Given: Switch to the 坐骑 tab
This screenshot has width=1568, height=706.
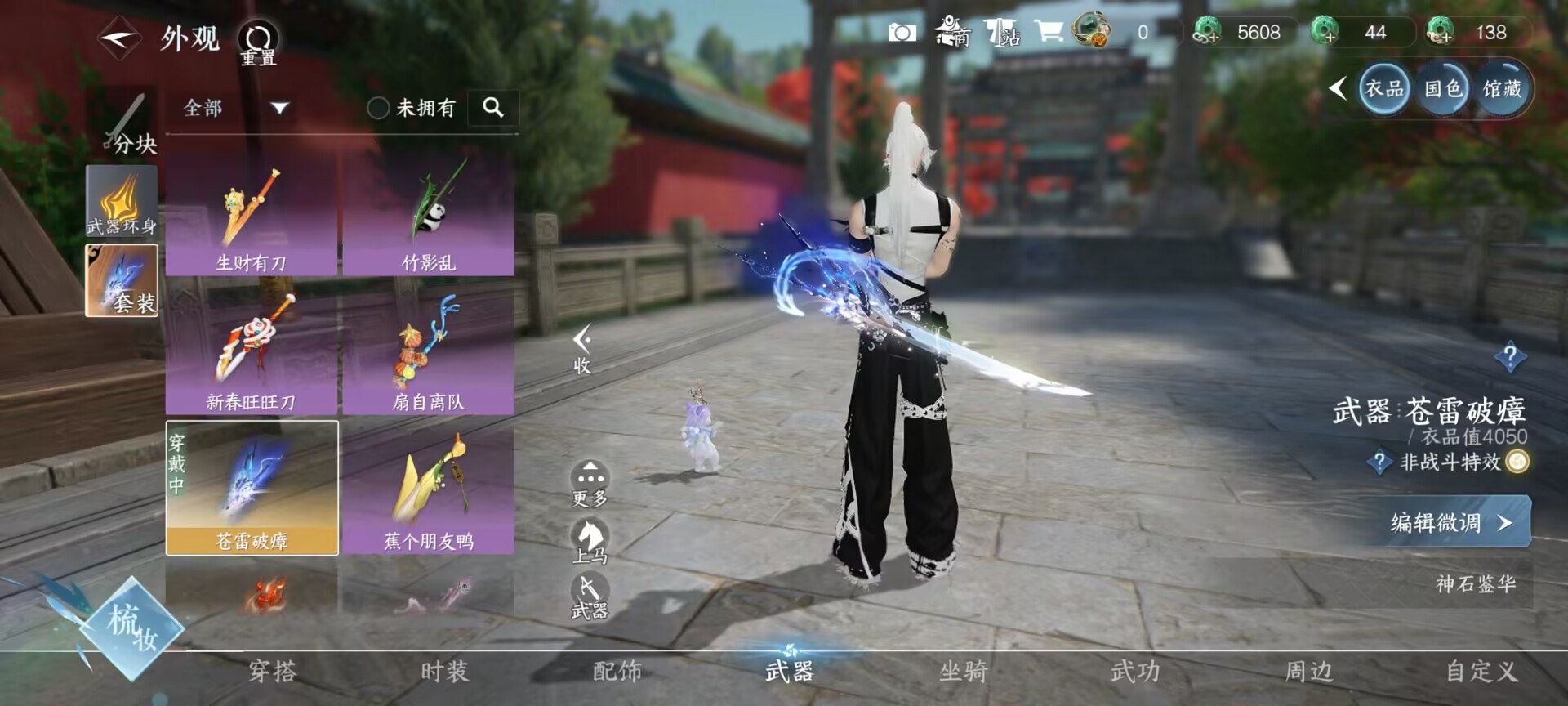Looking at the screenshot, I should 963,672.
